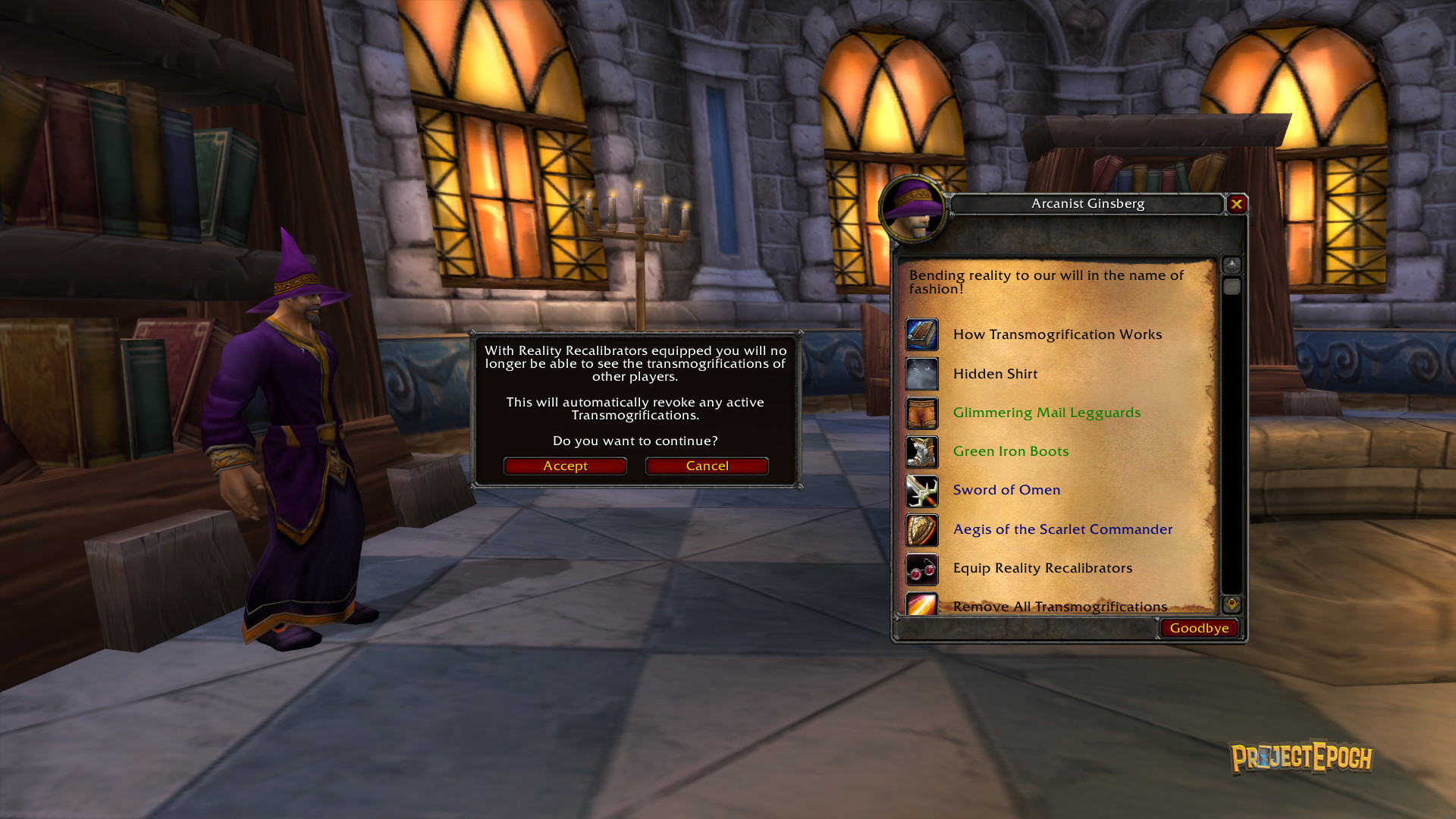Viewport: 1456px width, 819px height.
Task: Accept the Reality Recalibrators confirmation
Action: [x=565, y=466]
